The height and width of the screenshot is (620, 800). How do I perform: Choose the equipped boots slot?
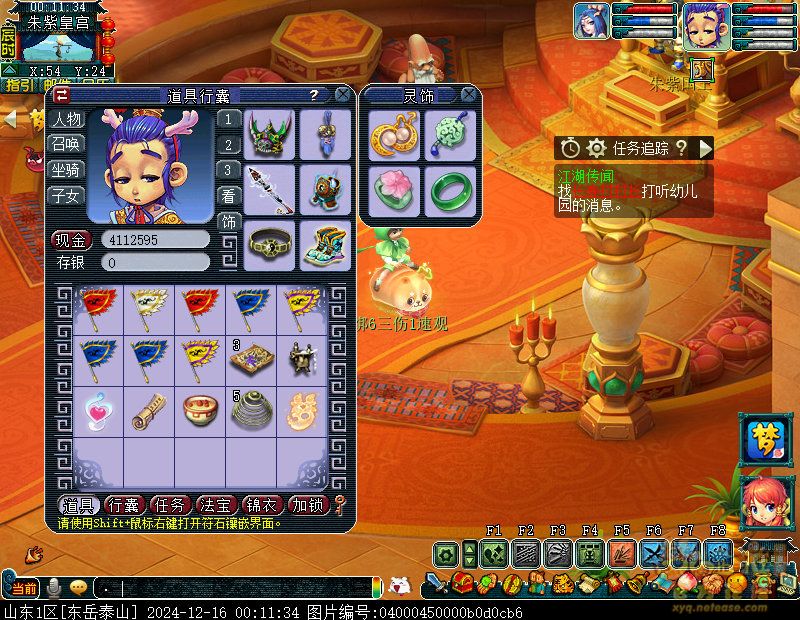pos(322,245)
